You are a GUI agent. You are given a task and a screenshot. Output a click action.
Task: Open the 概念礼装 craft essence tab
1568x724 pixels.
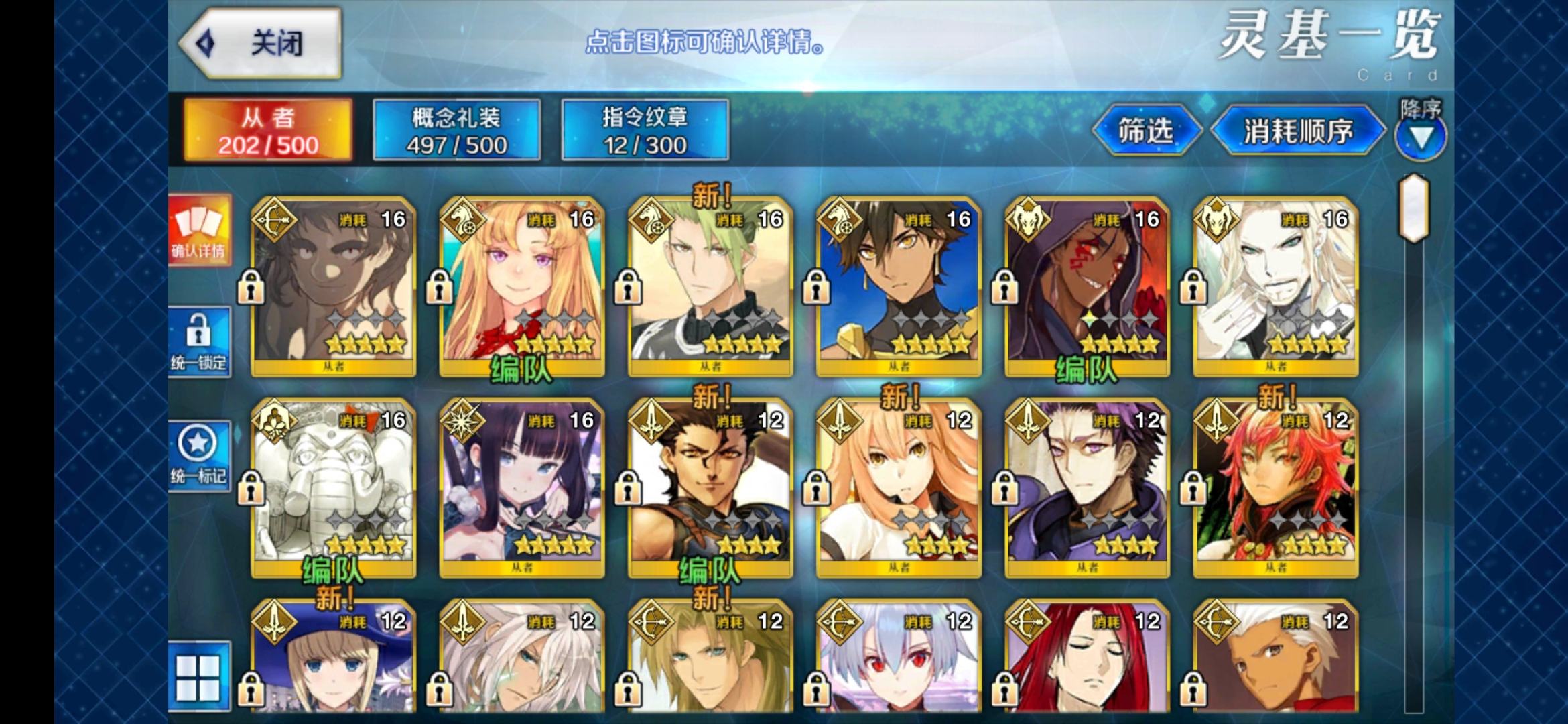click(x=456, y=130)
